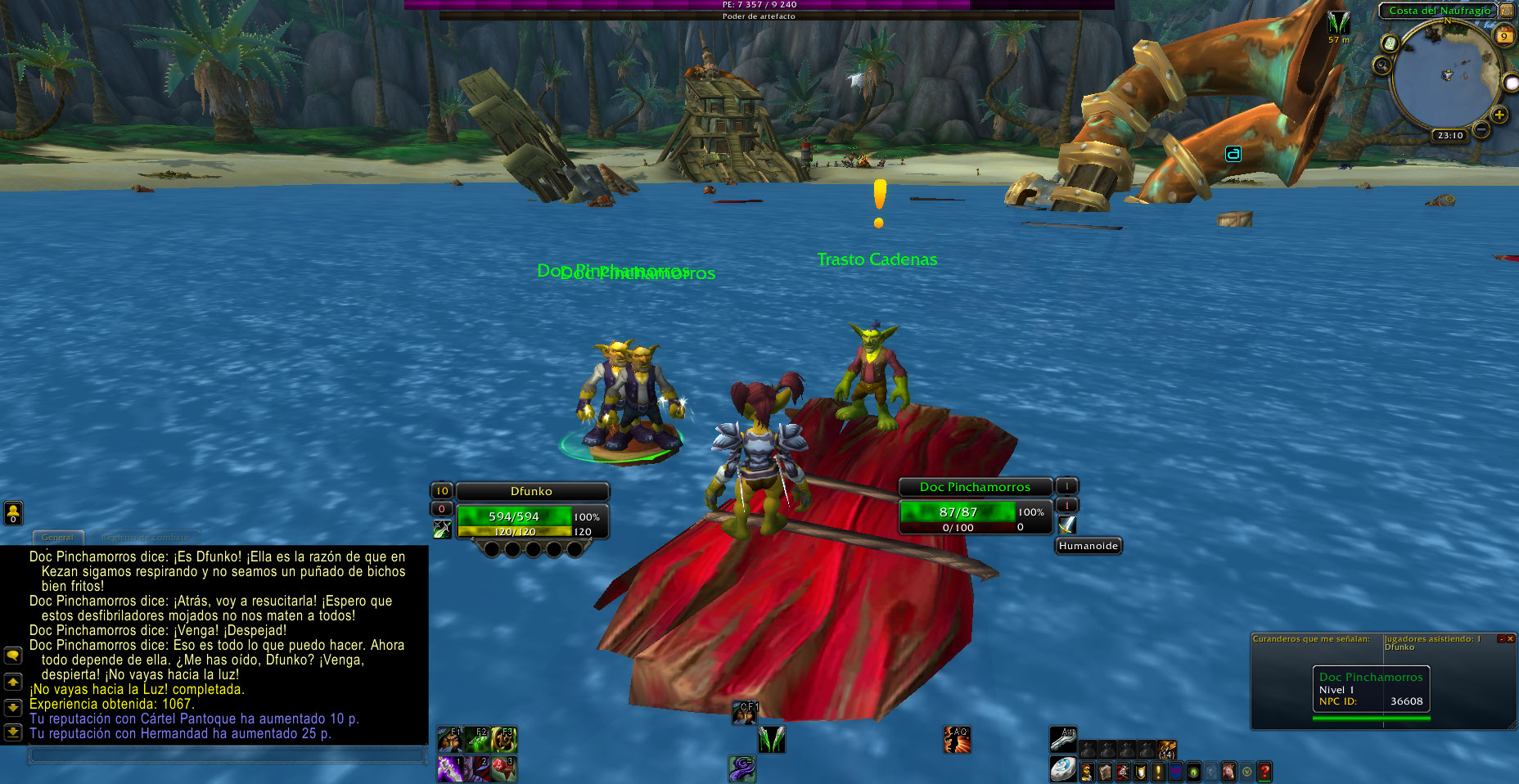
Task: Open the world map icon beside zone name
Action: 1507,11
